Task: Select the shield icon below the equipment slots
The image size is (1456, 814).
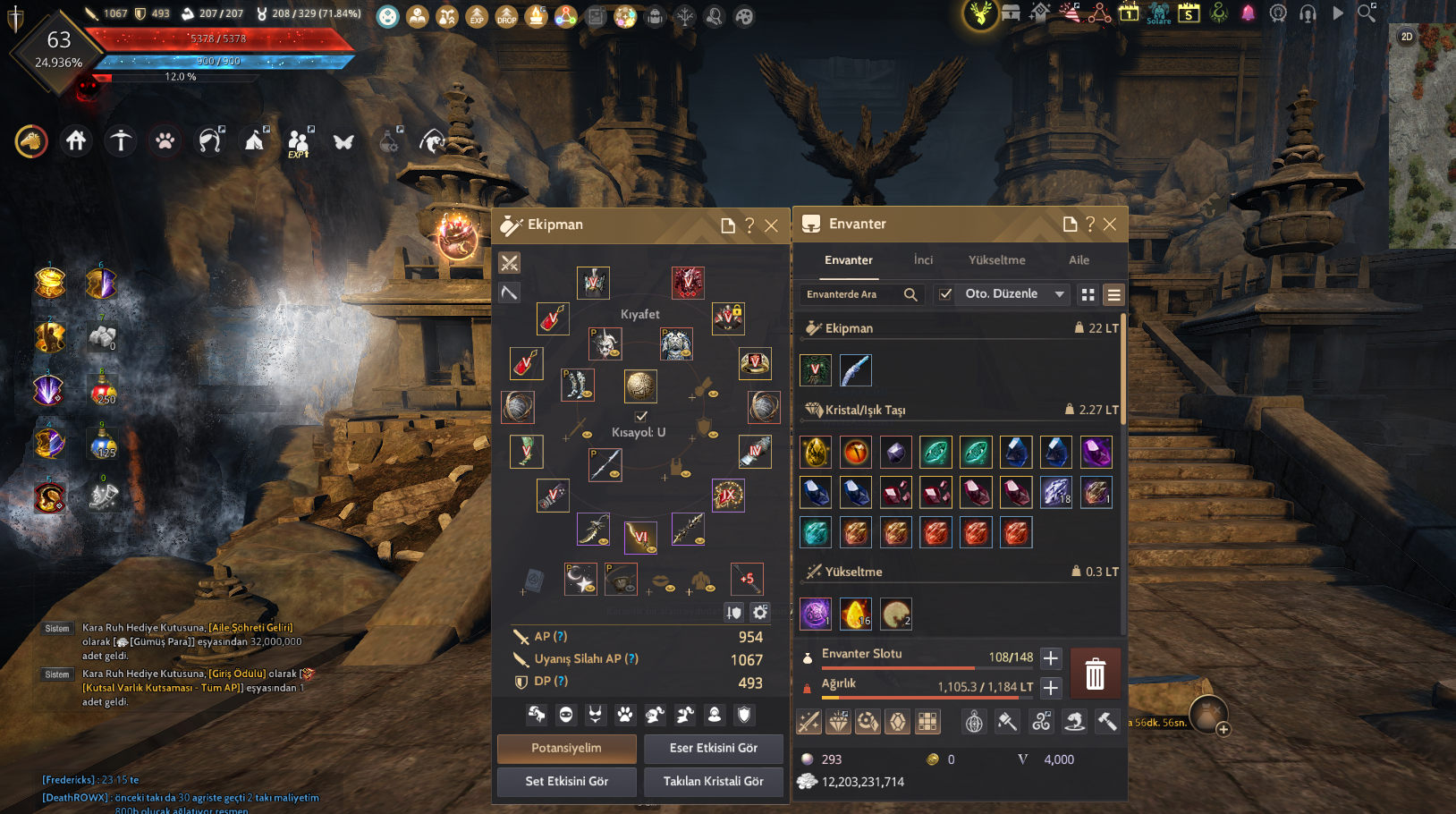Action: pos(743,716)
